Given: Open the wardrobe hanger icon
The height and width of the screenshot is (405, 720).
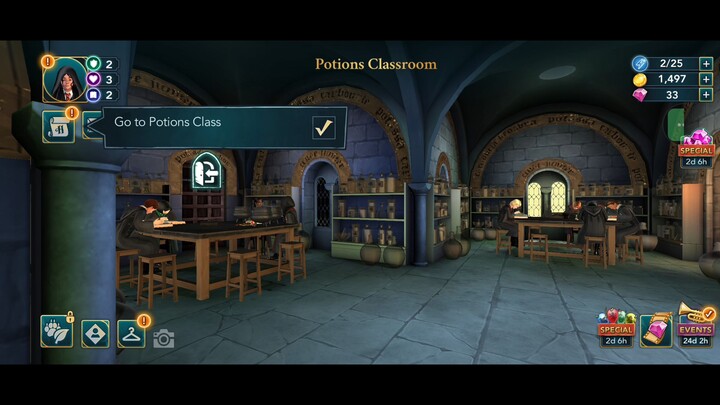Looking at the screenshot, I should 132,332.
